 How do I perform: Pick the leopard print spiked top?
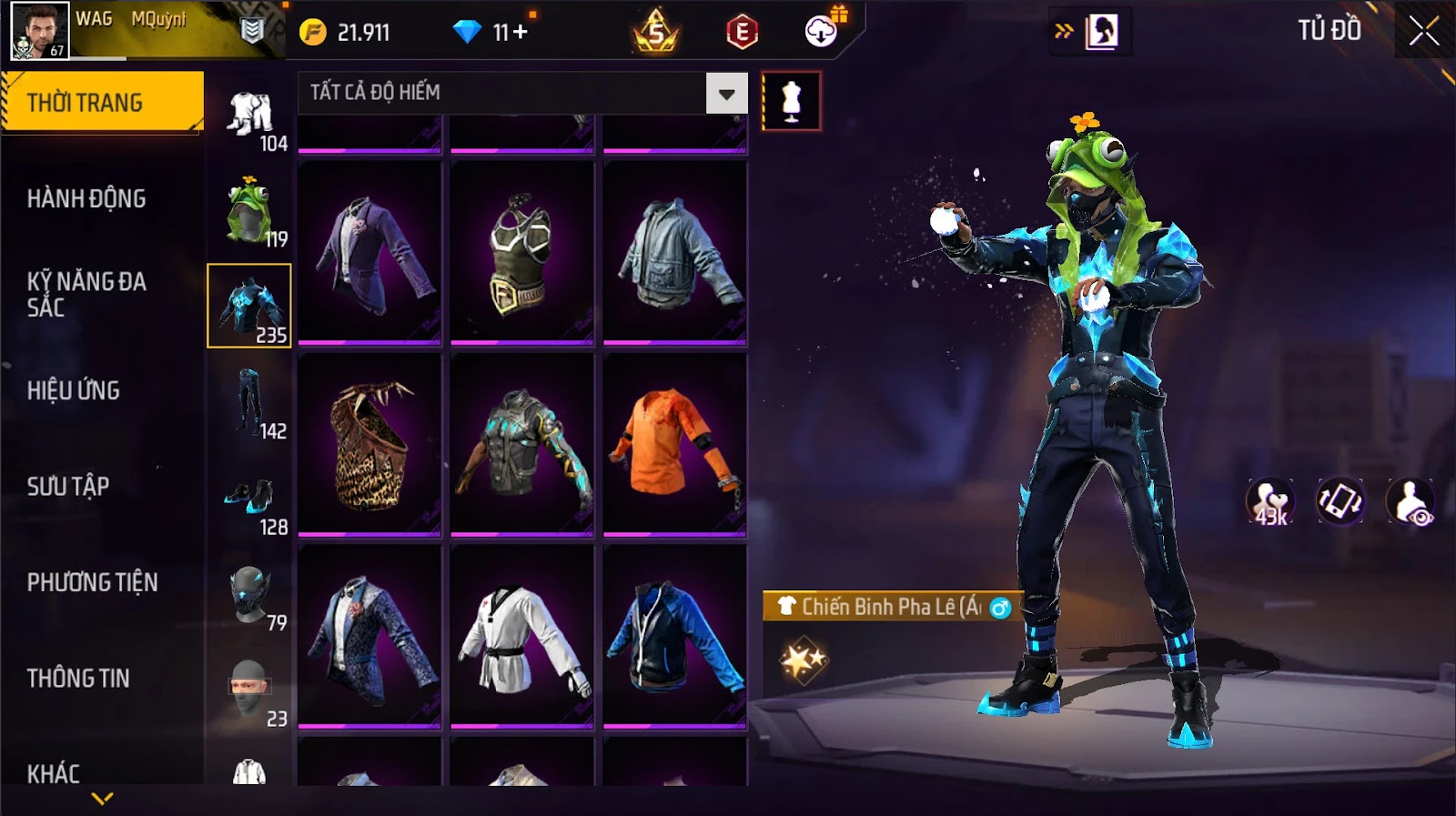(369, 444)
